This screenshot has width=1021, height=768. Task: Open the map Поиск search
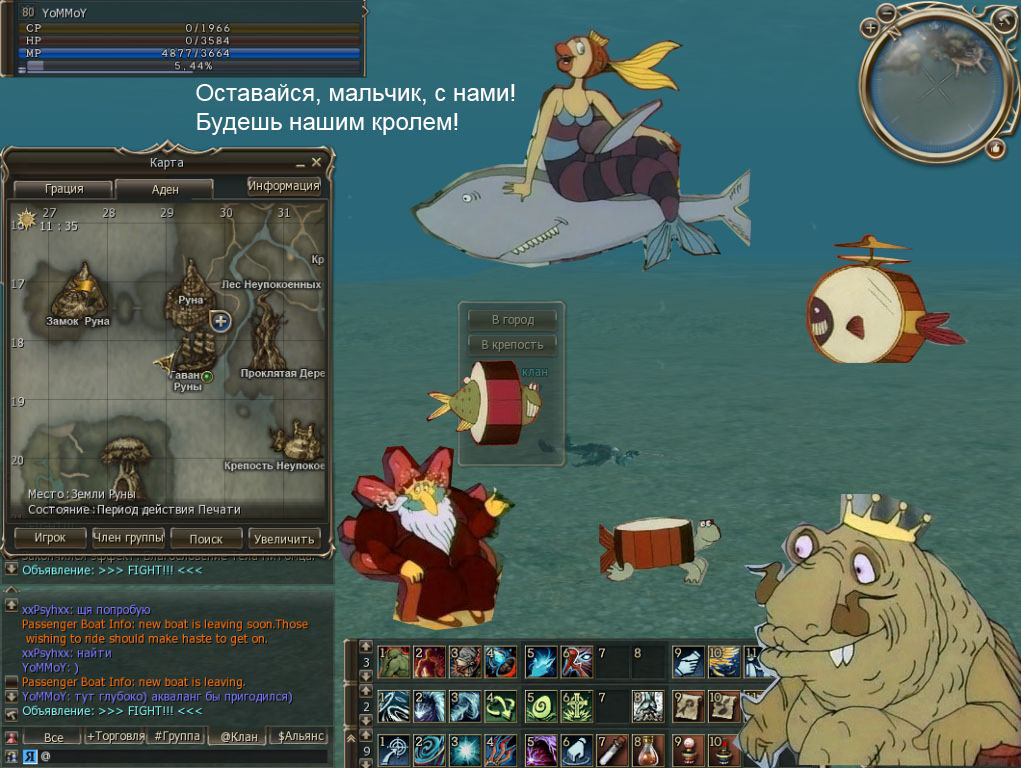(x=206, y=538)
